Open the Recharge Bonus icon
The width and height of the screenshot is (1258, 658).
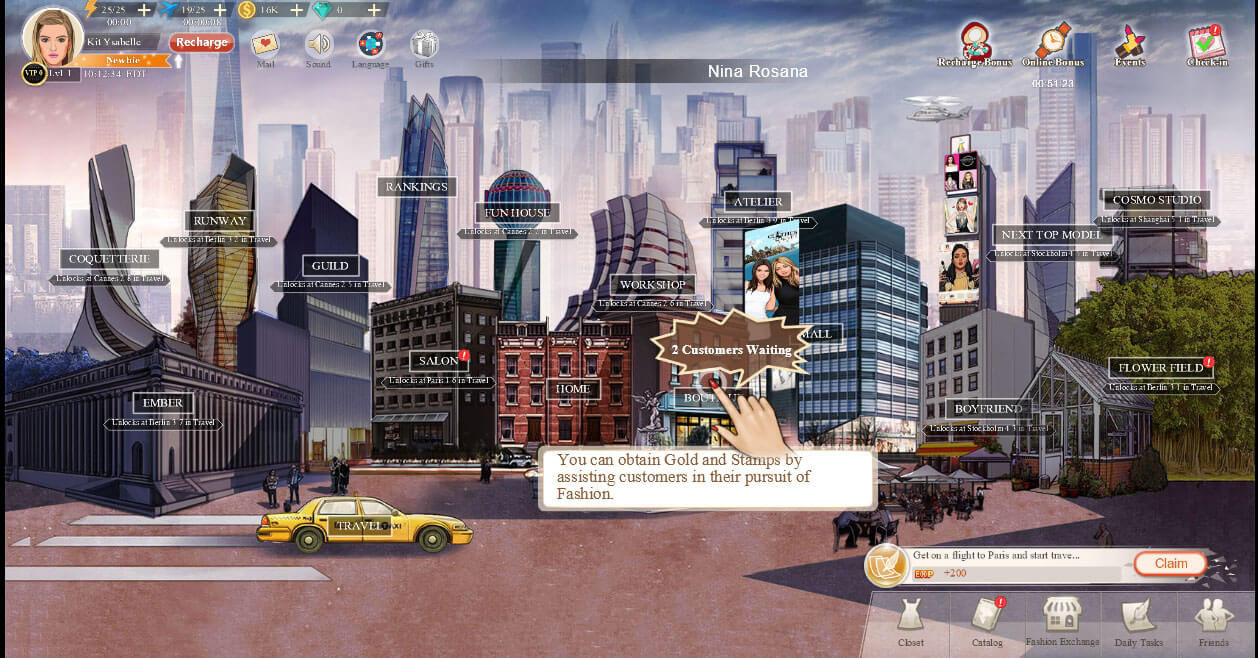[x=975, y=41]
